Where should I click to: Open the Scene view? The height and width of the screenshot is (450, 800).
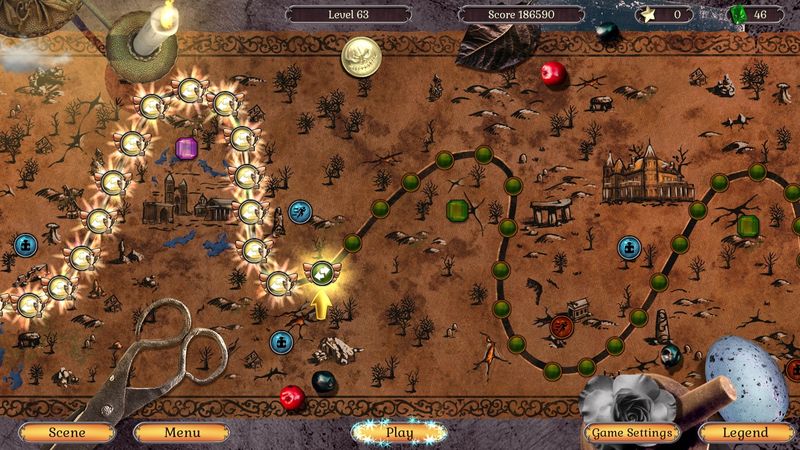pyautogui.click(x=66, y=433)
